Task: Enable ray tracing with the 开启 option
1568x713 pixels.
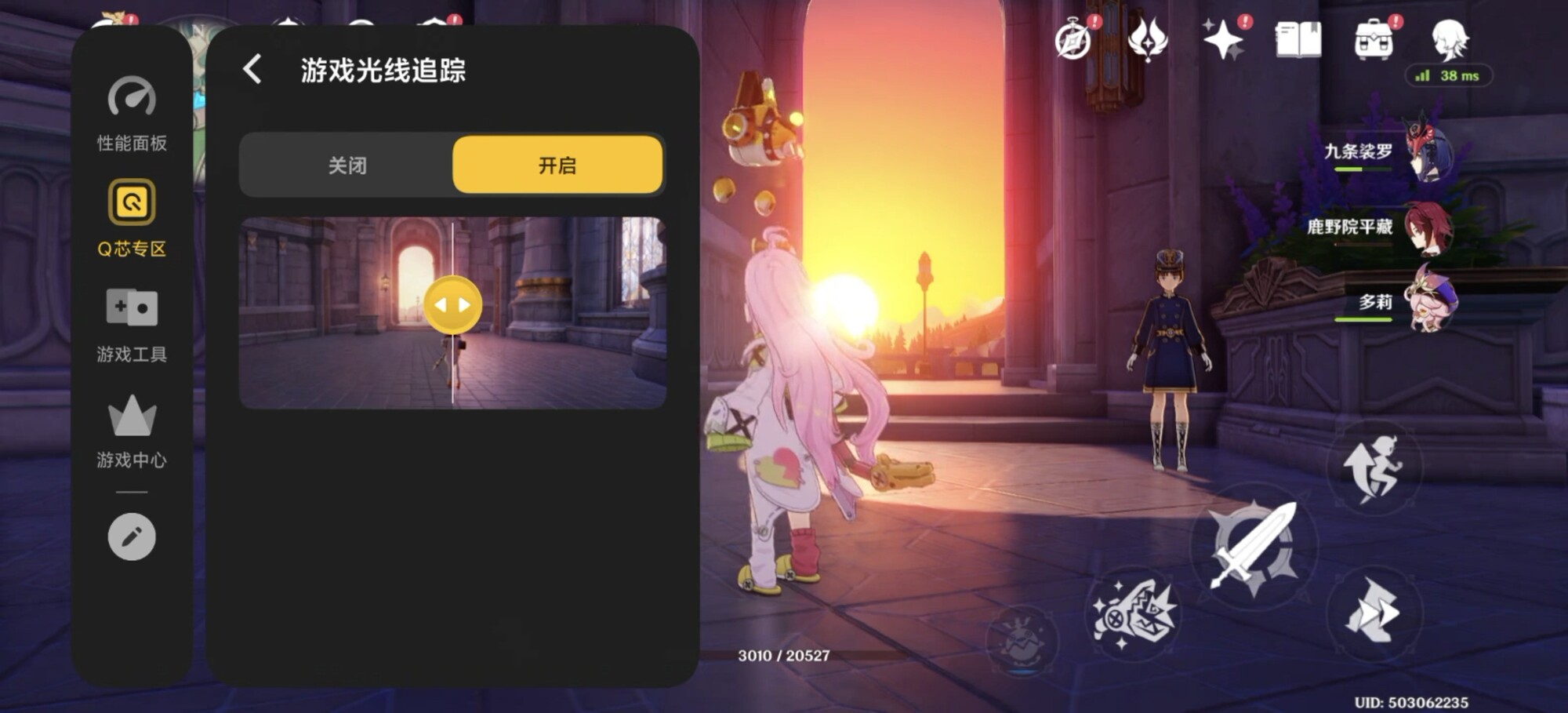Action: pos(557,166)
